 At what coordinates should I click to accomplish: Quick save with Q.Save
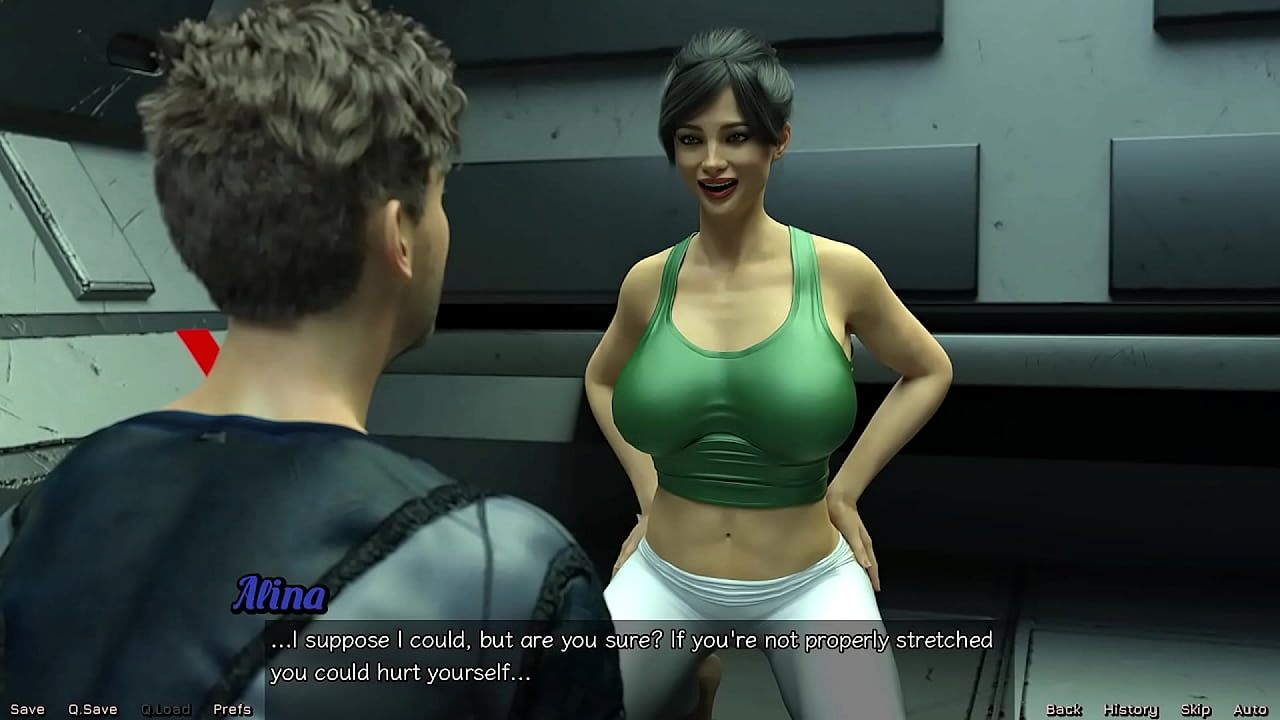pyautogui.click(x=92, y=709)
